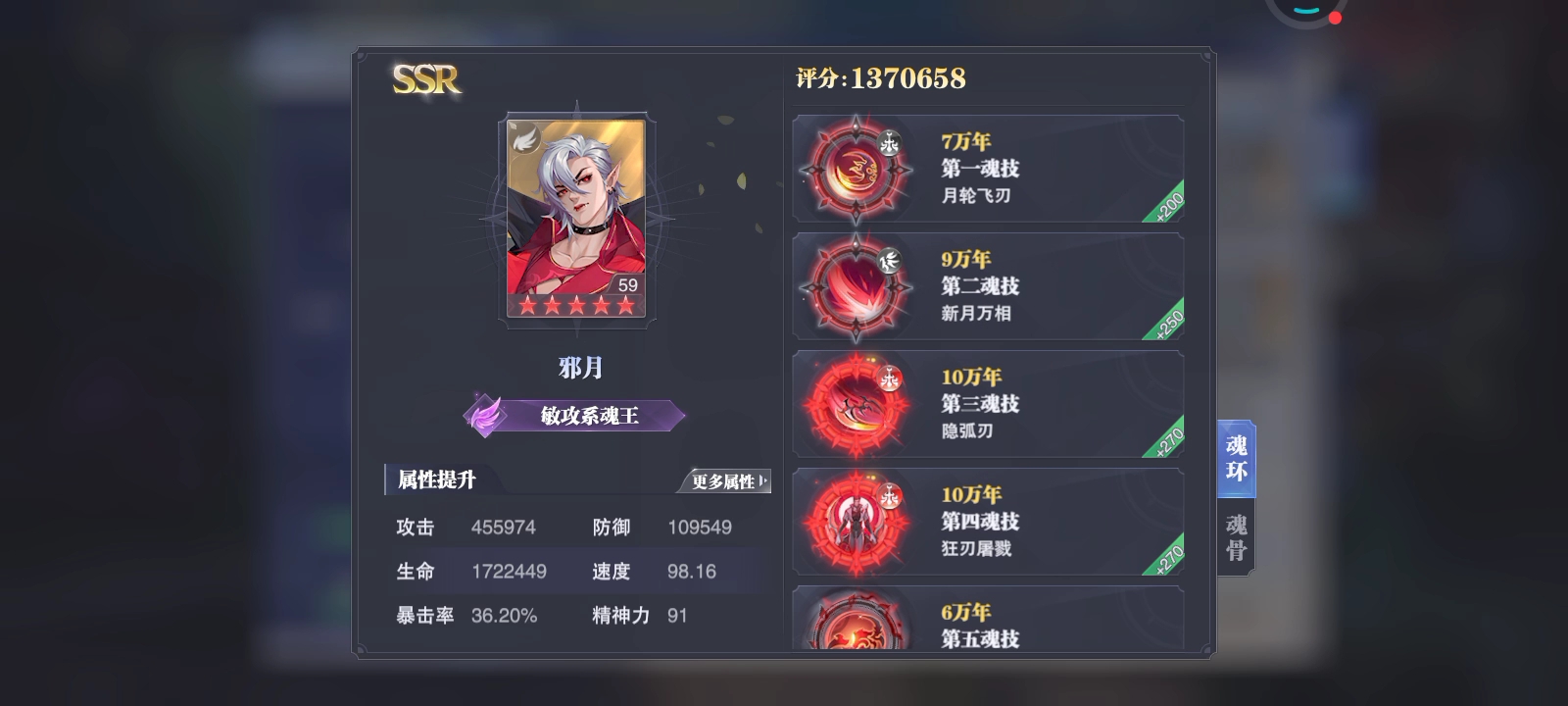The width and height of the screenshot is (1568, 706).
Task: Expand 更多属性 to view more attributes
Action: tap(727, 482)
